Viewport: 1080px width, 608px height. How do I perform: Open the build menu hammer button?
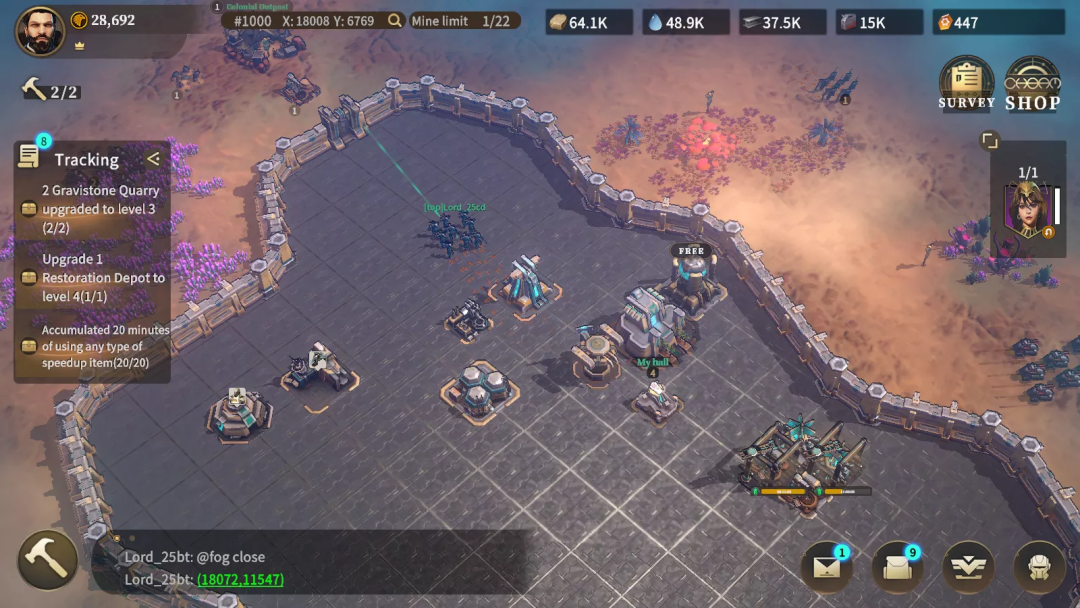coord(47,559)
